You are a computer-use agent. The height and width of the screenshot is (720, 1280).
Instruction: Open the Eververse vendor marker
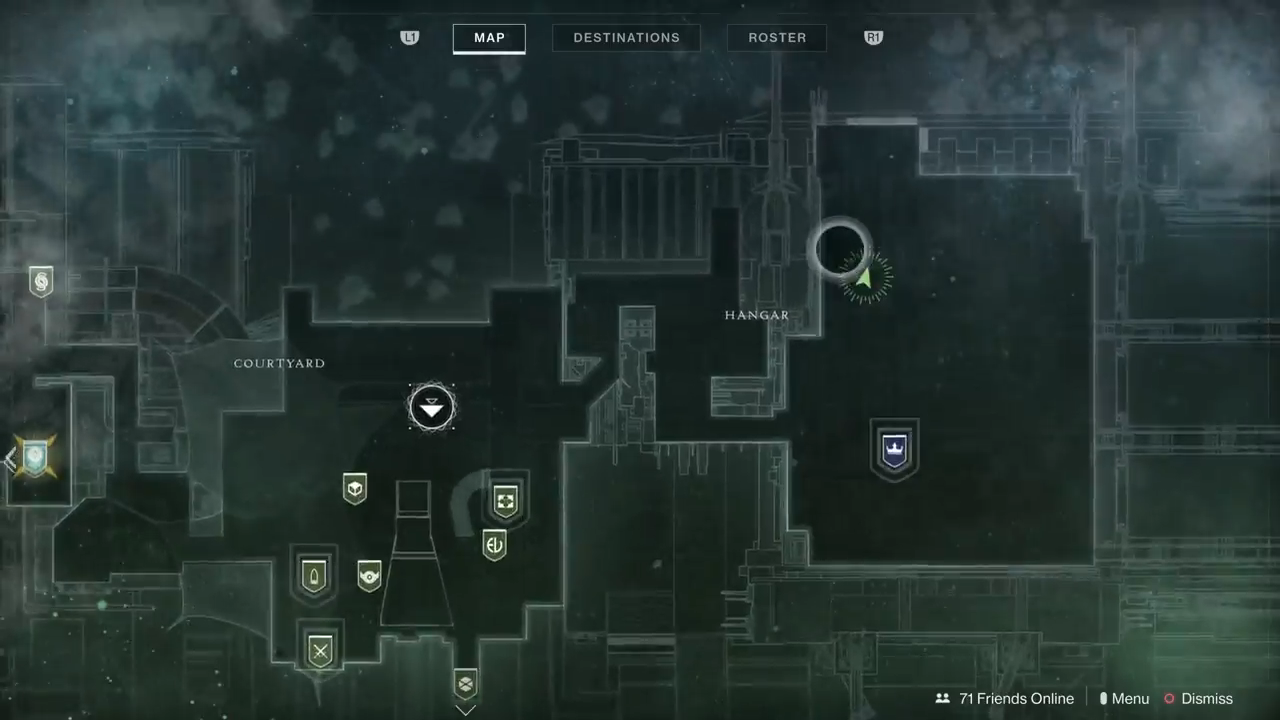(494, 545)
